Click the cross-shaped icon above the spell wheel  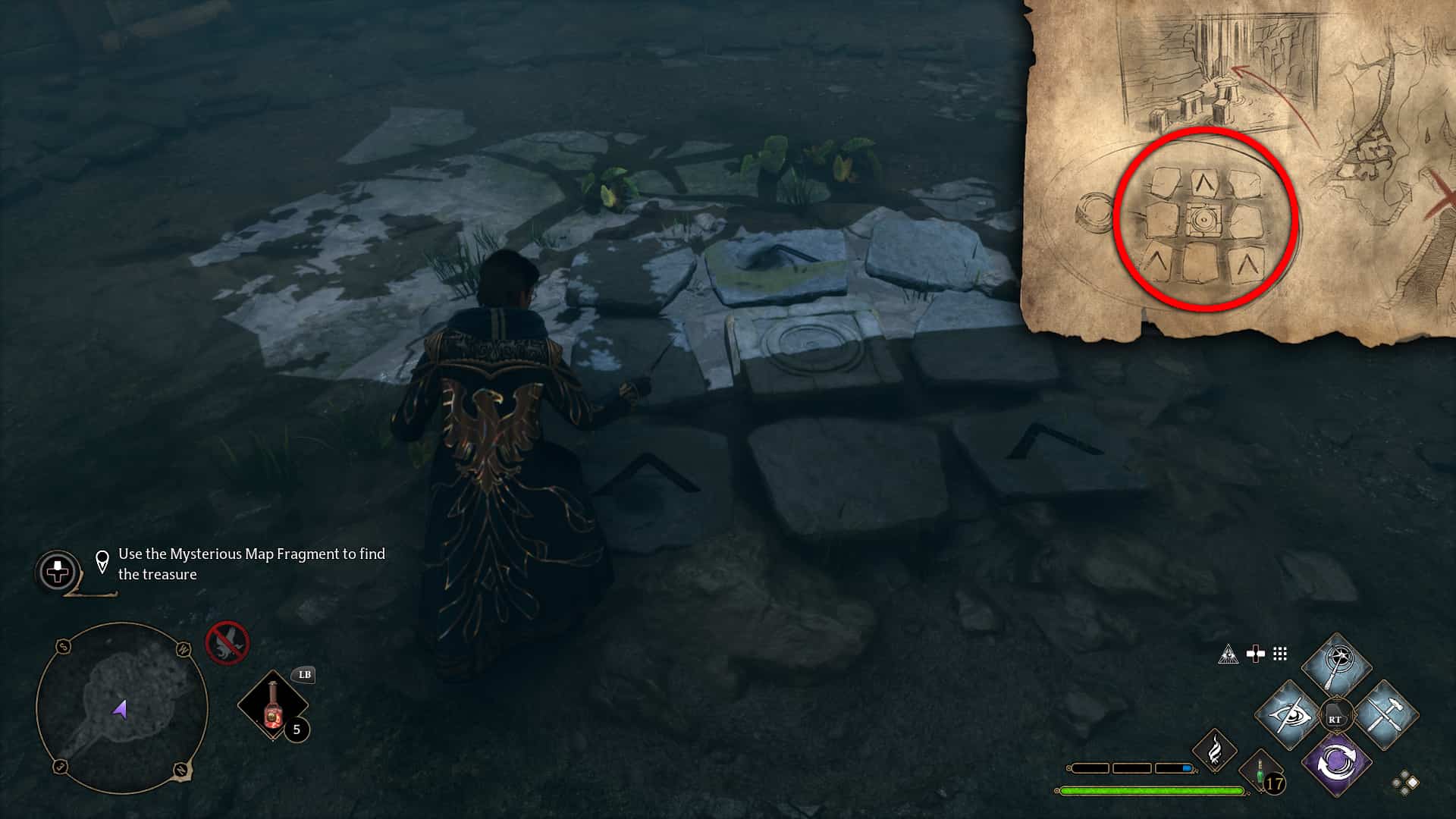[x=1255, y=653]
